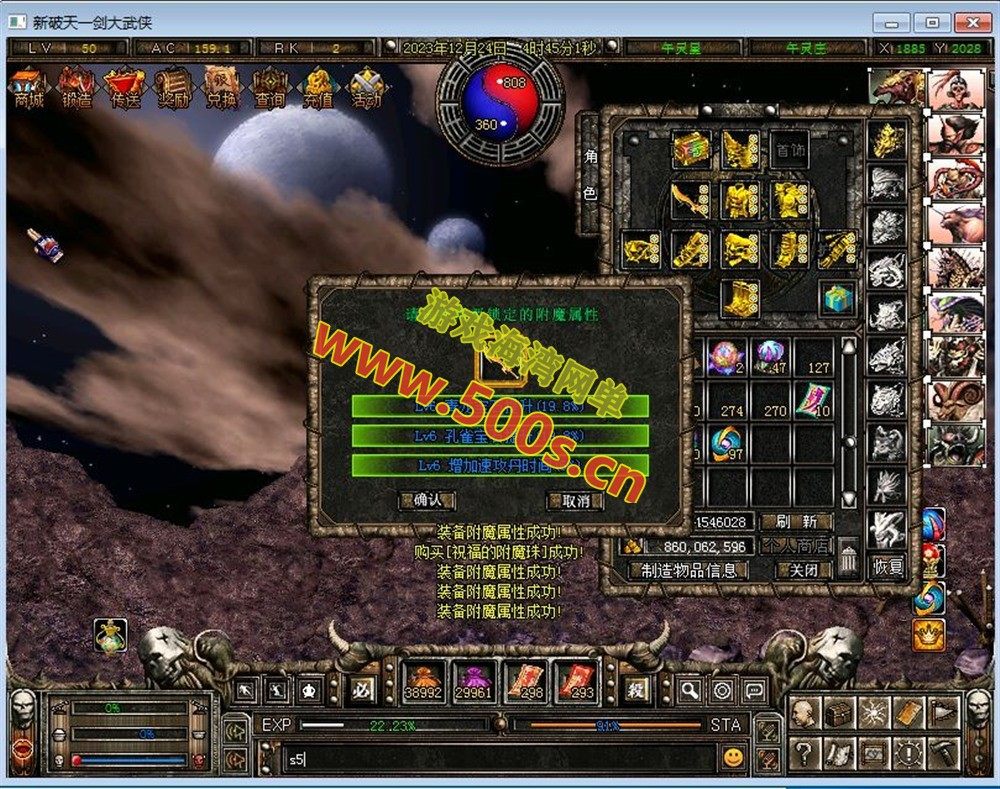Open 制造物品信息 crafting item info
The image size is (1000, 789).
(x=688, y=570)
